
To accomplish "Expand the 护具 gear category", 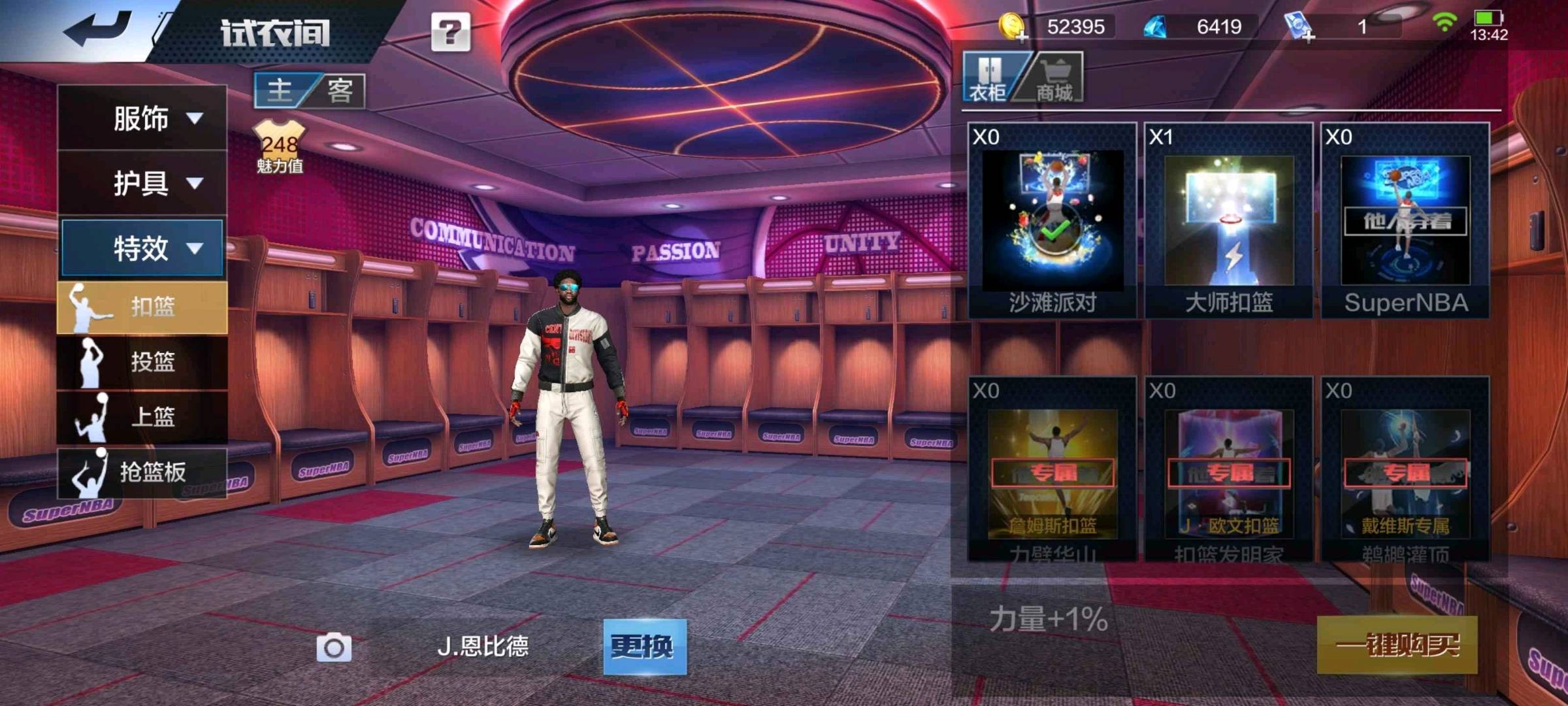I will 142,183.
